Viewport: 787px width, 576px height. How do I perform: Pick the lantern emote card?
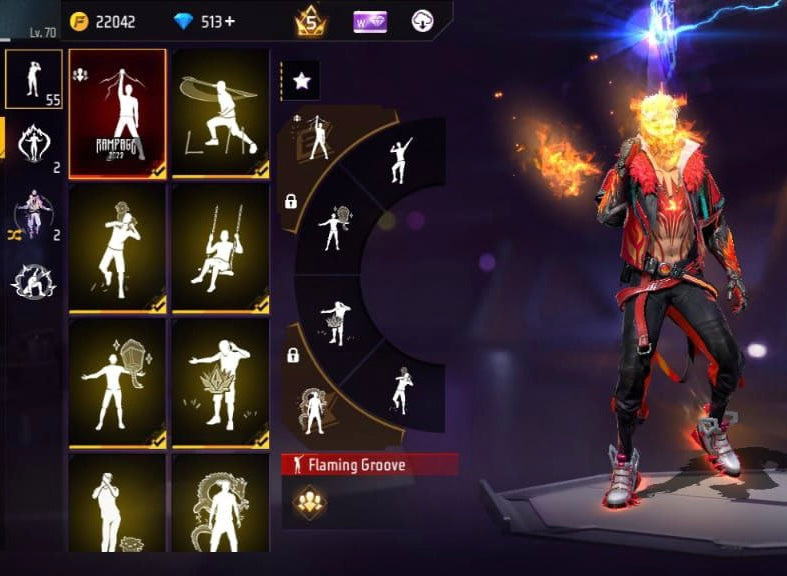[118, 382]
